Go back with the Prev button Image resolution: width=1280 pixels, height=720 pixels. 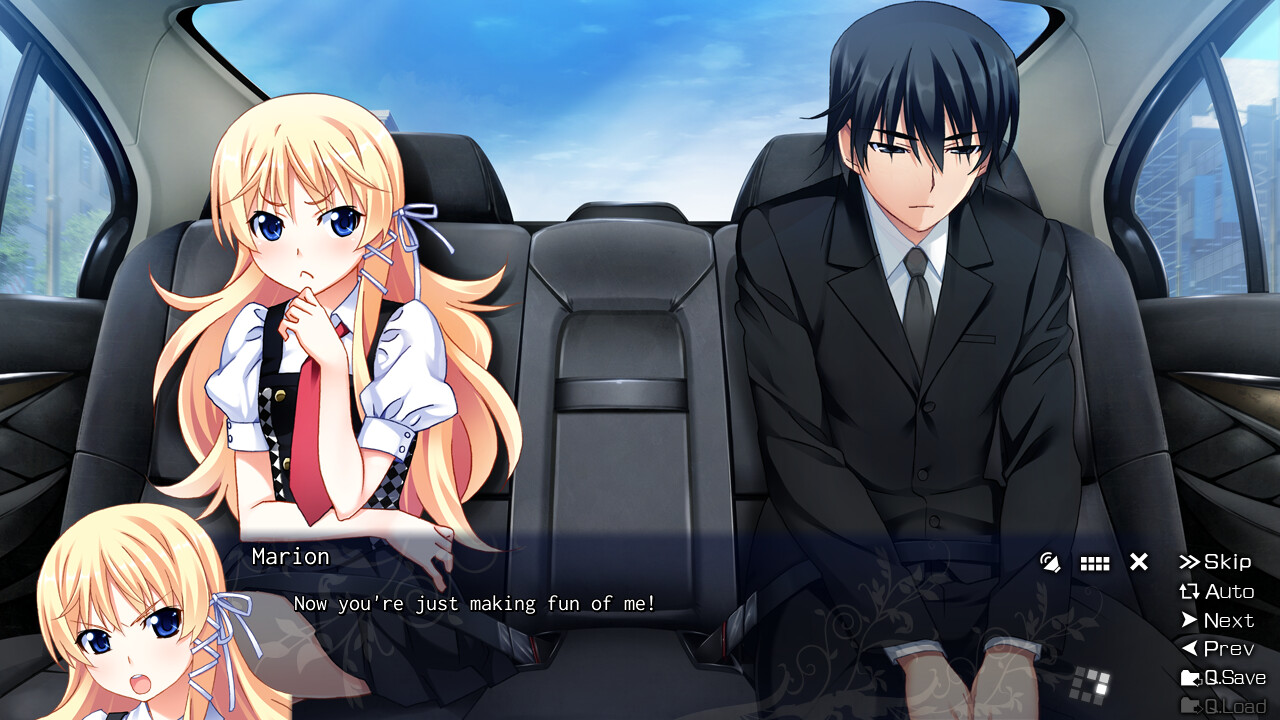[1217, 648]
